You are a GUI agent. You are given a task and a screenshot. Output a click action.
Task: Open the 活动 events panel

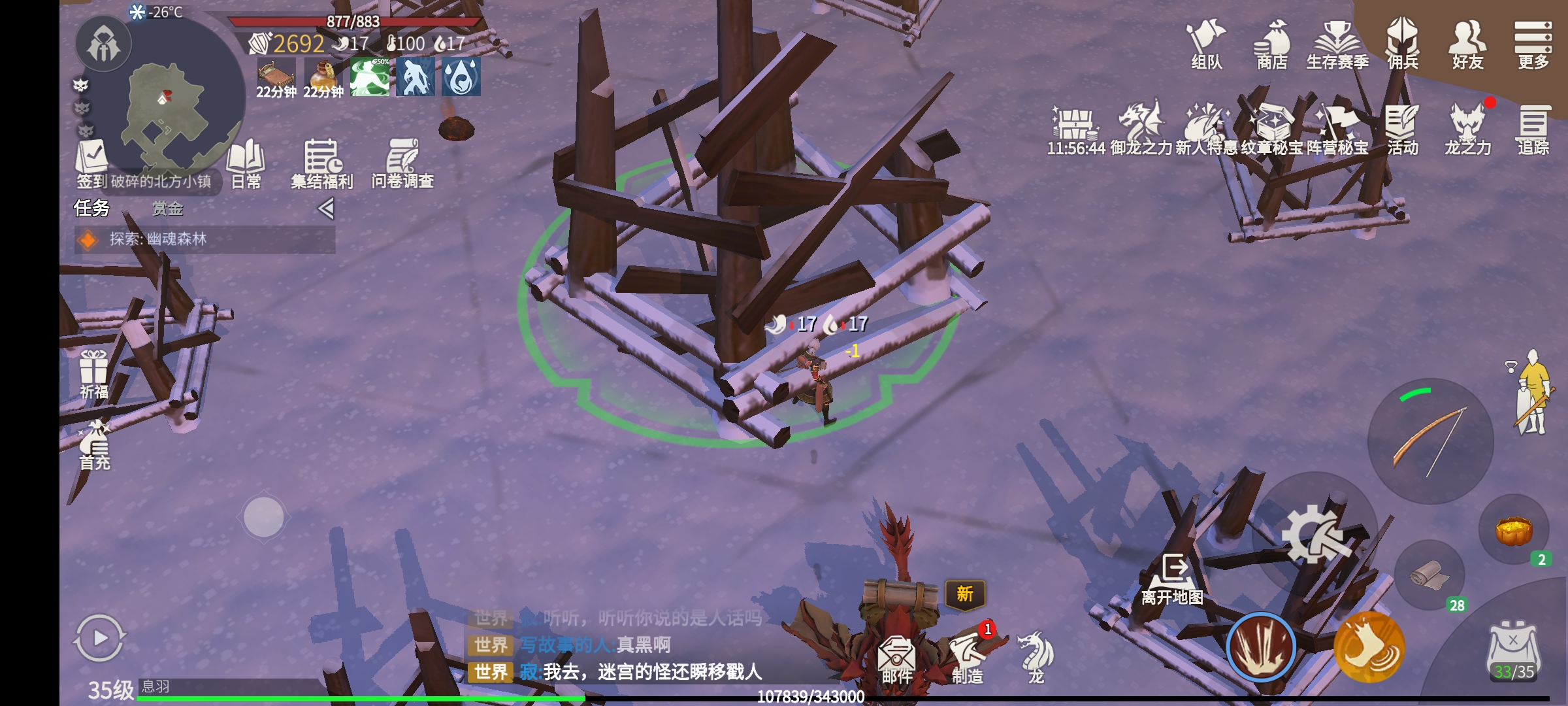(1402, 129)
